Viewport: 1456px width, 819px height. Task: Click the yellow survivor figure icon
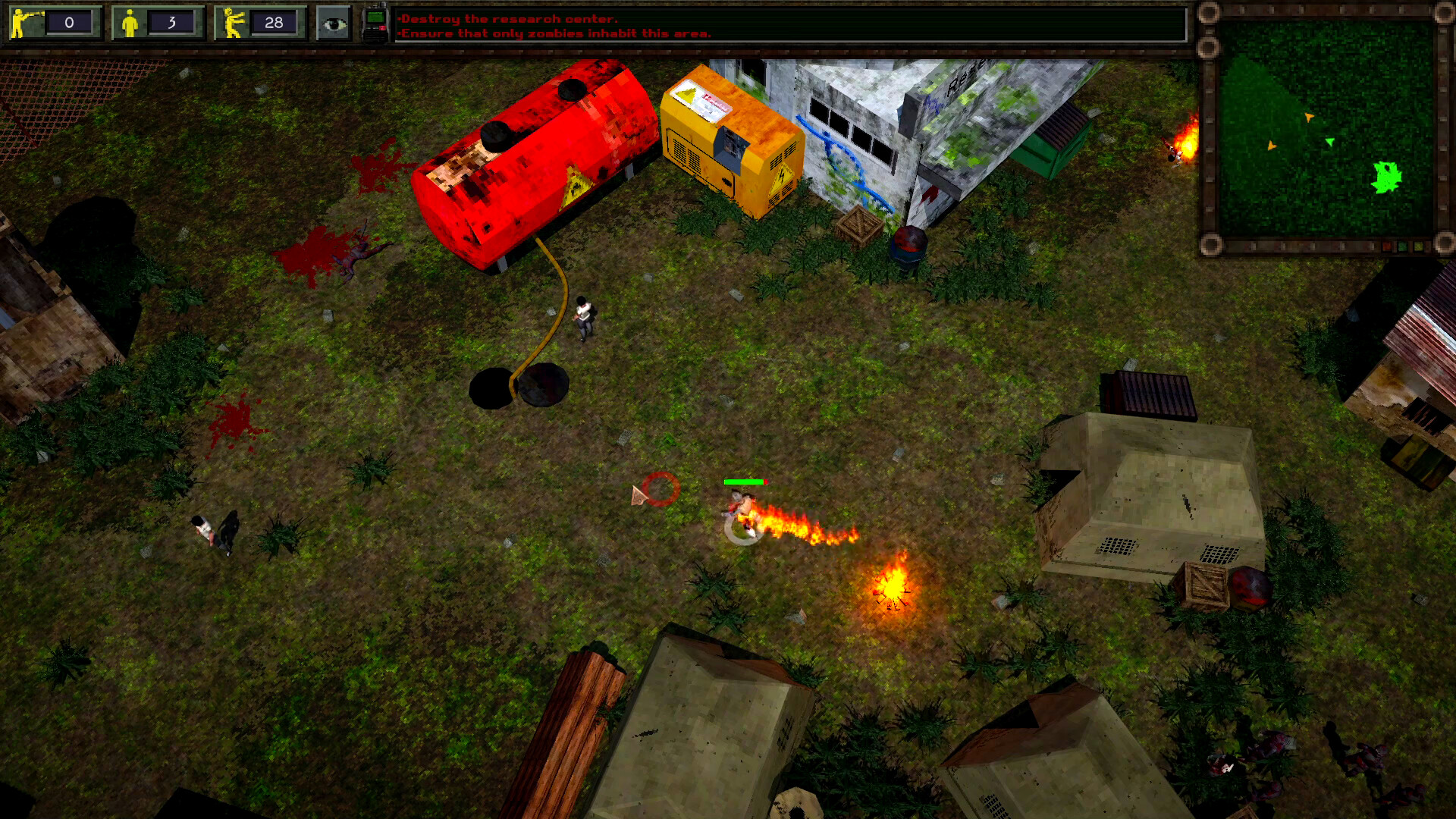(x=129, y=21)
